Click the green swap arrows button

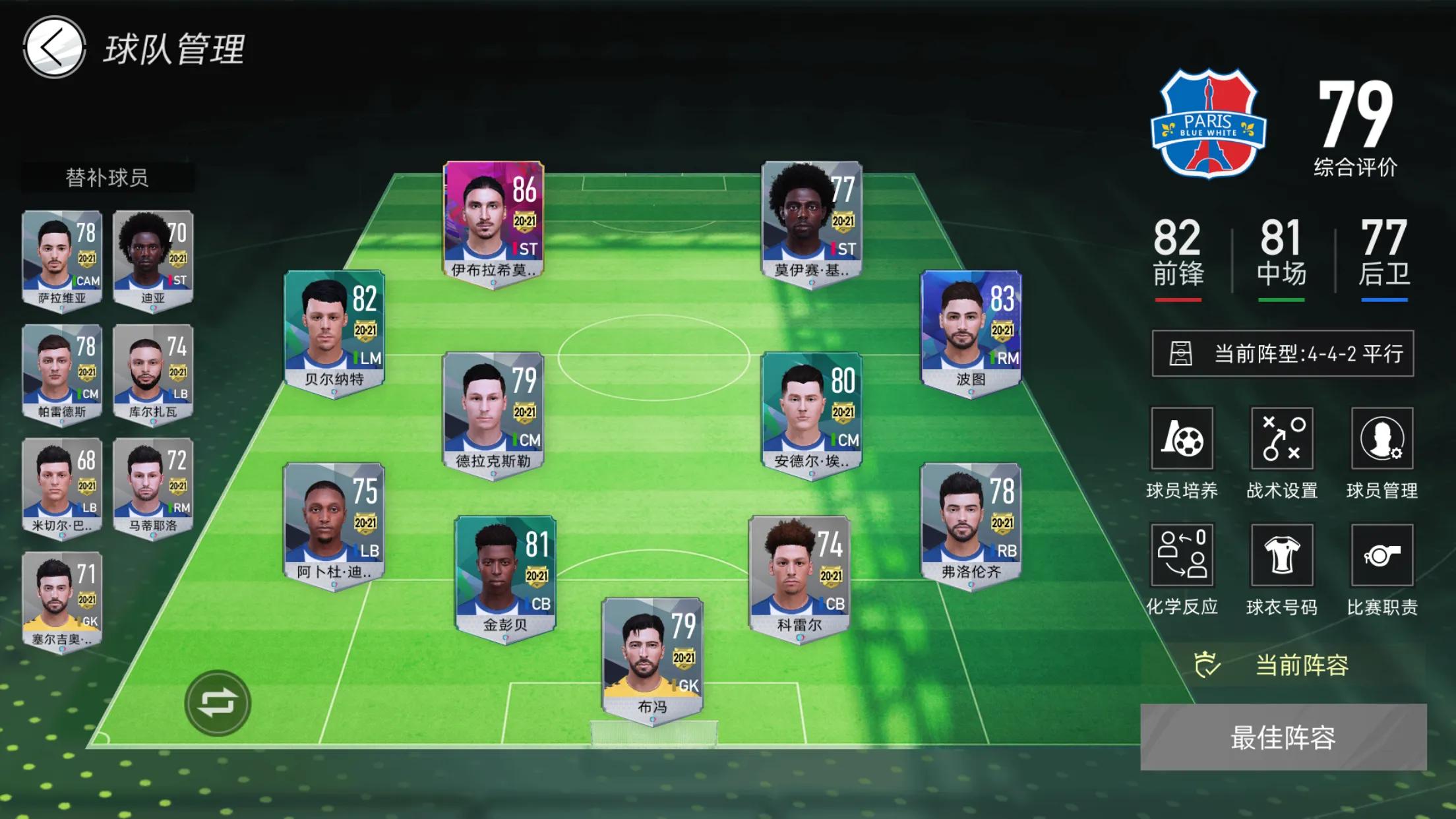[218, 703]
